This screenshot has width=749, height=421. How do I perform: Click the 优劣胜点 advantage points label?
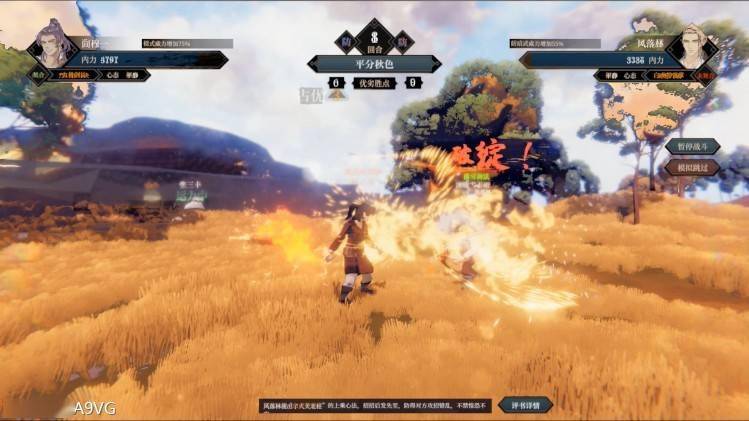click(374, 83)
